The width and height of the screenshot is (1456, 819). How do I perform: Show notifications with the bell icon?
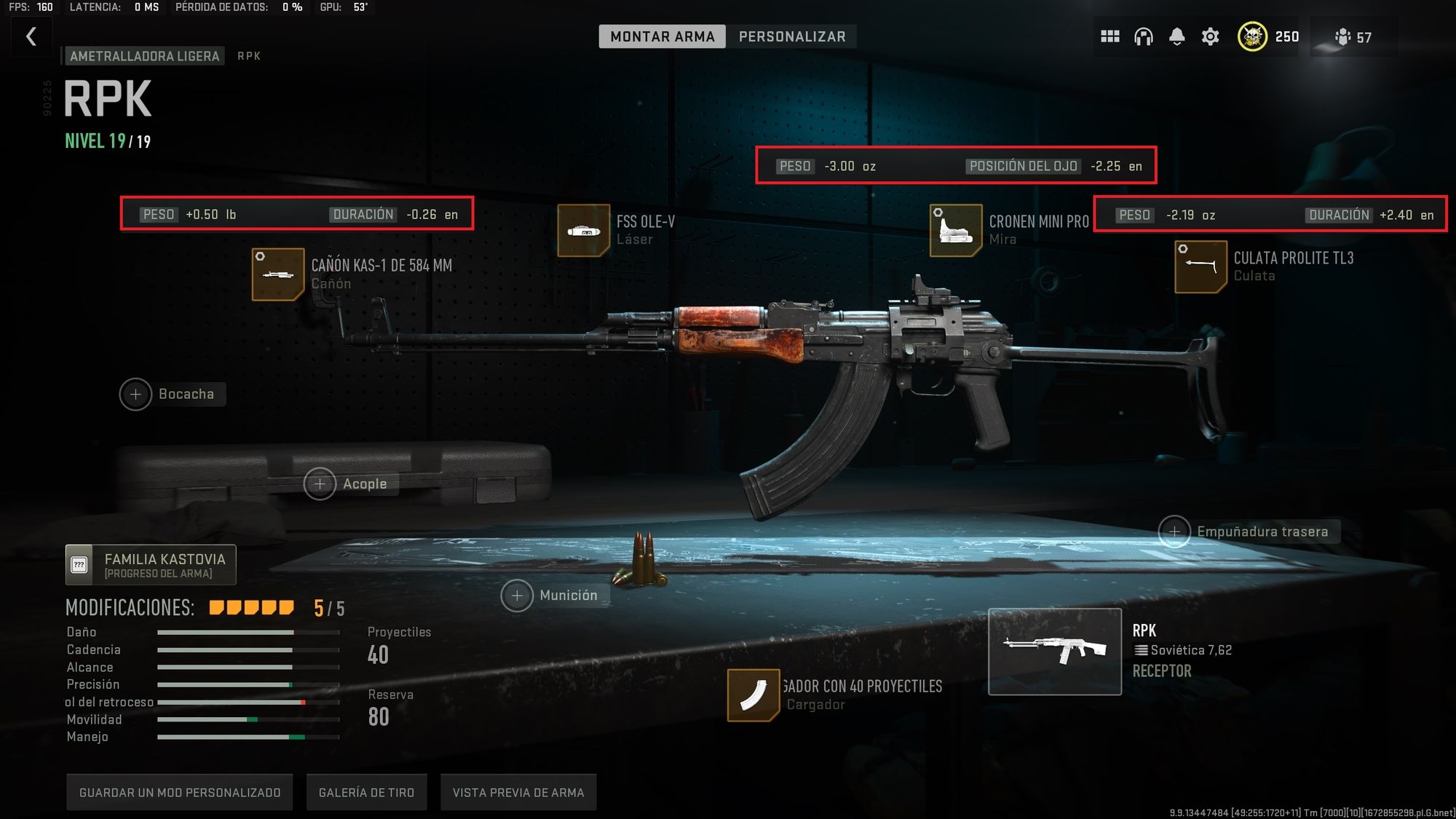pos(1176,36)
